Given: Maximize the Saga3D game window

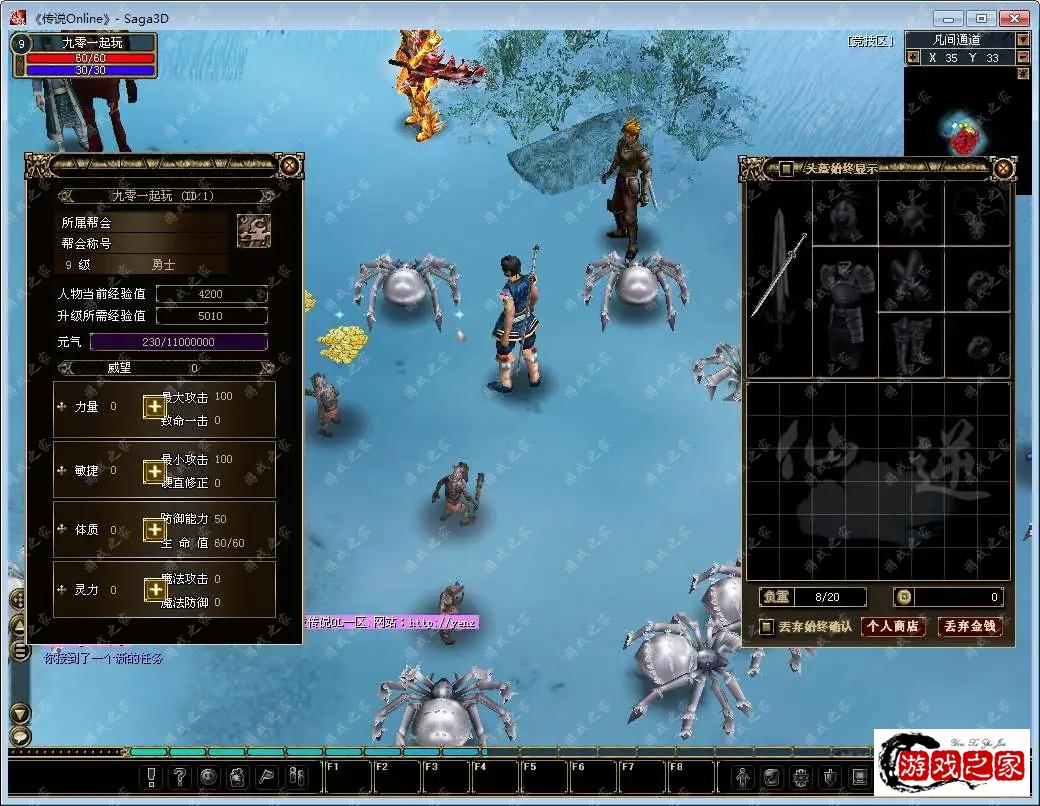Looking at the screenshot, I should (982, 18).
